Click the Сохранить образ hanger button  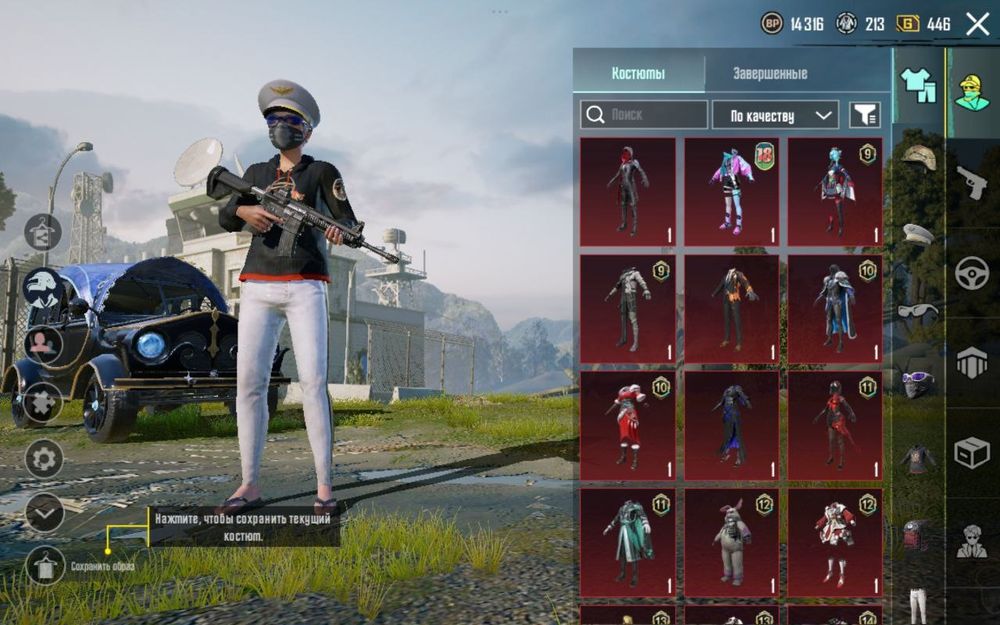point(44,566)
